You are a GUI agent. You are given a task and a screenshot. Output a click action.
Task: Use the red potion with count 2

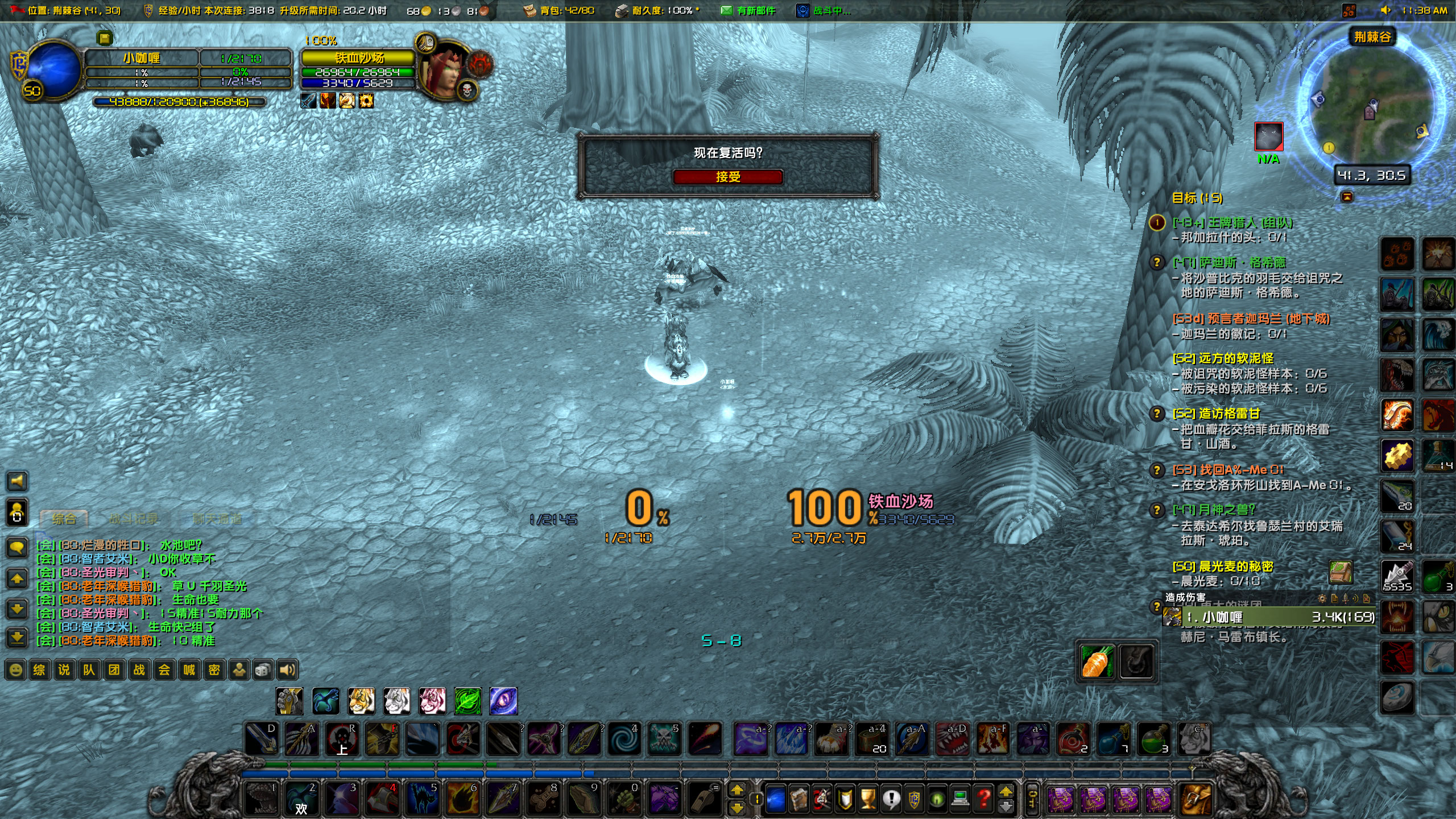click(x=1073, y=739)
